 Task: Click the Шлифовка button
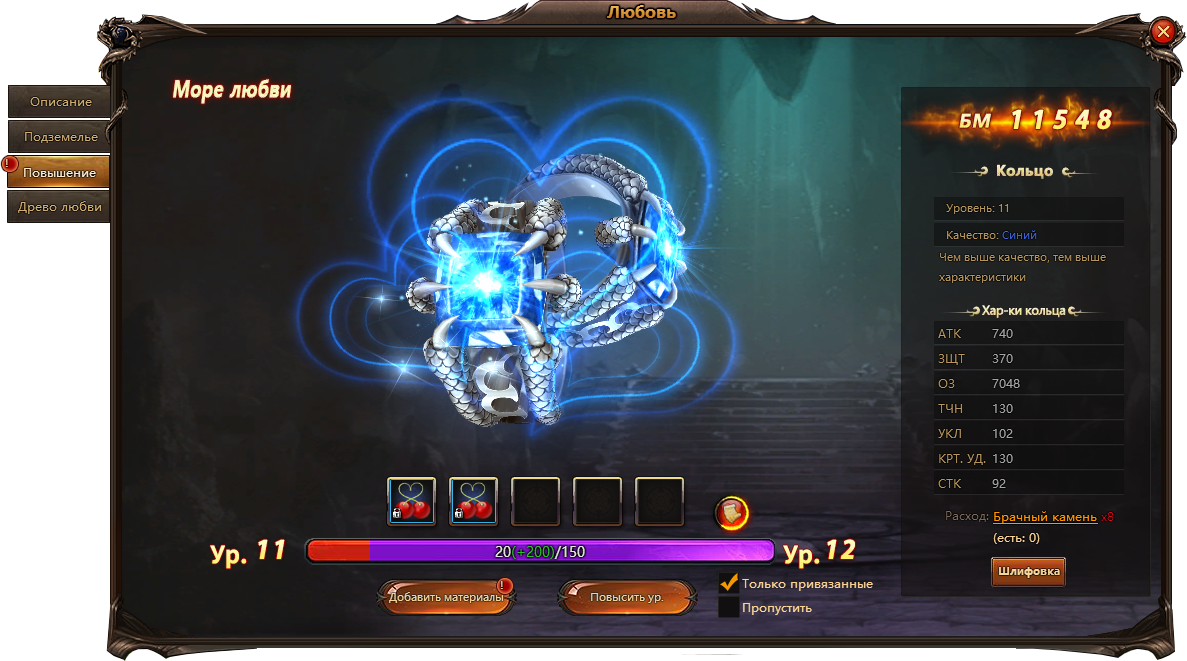(x=1028, y=572)
